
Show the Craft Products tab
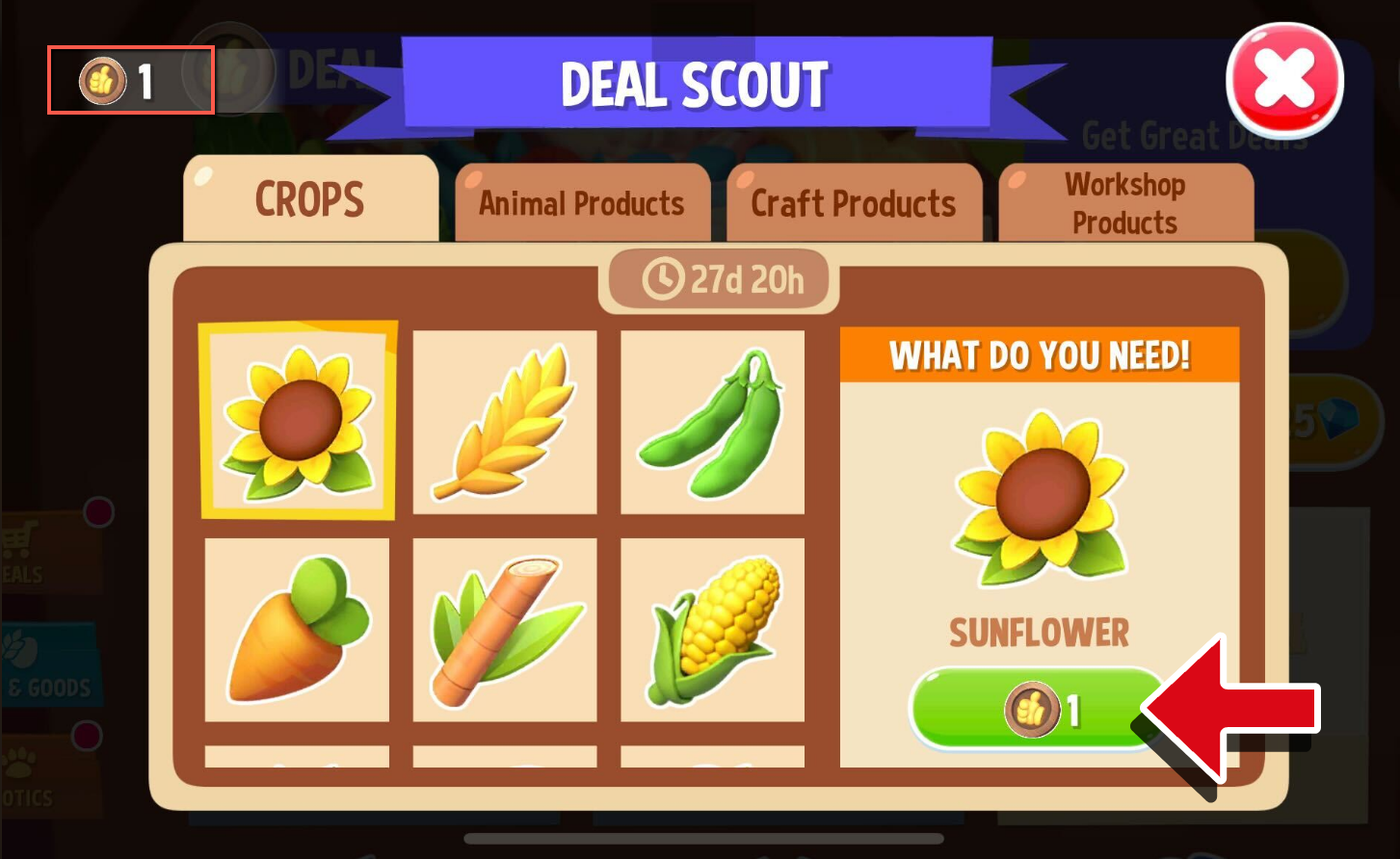pos(854,203)
